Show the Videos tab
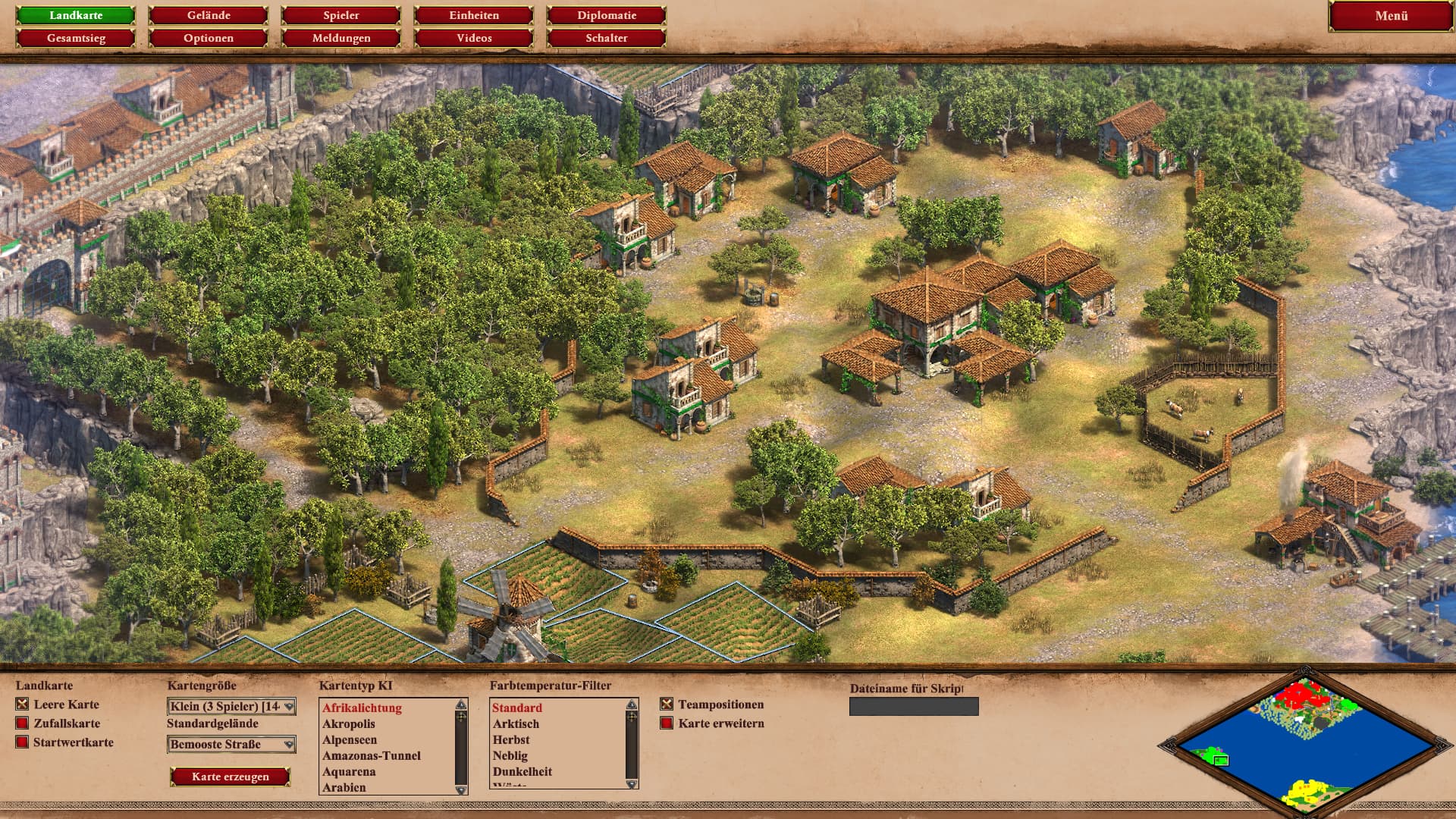The height and width of the screenshot is (819, 1456). pos(474,38)
